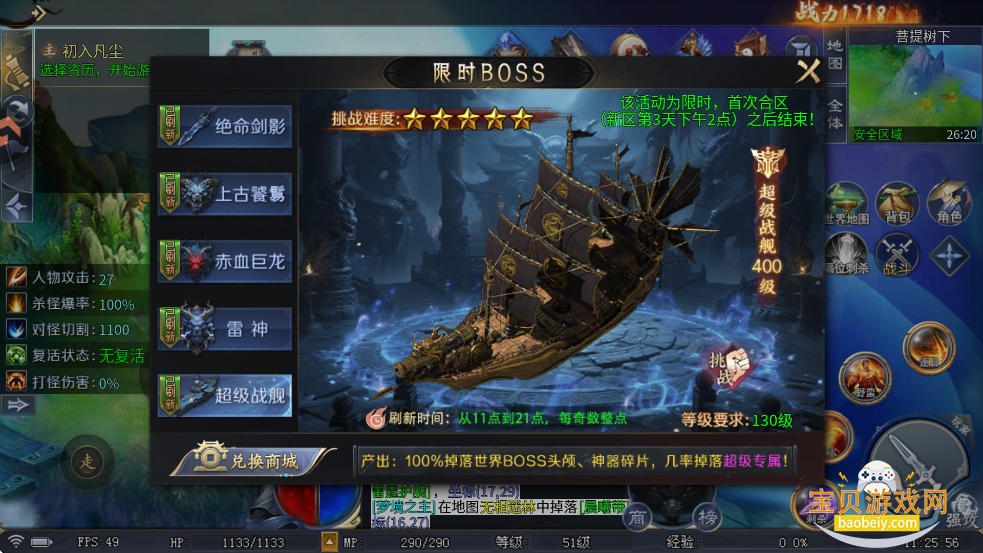Select the 绝命剑影 boss entry
Screen dimensions: 983x553
[225, 127]
